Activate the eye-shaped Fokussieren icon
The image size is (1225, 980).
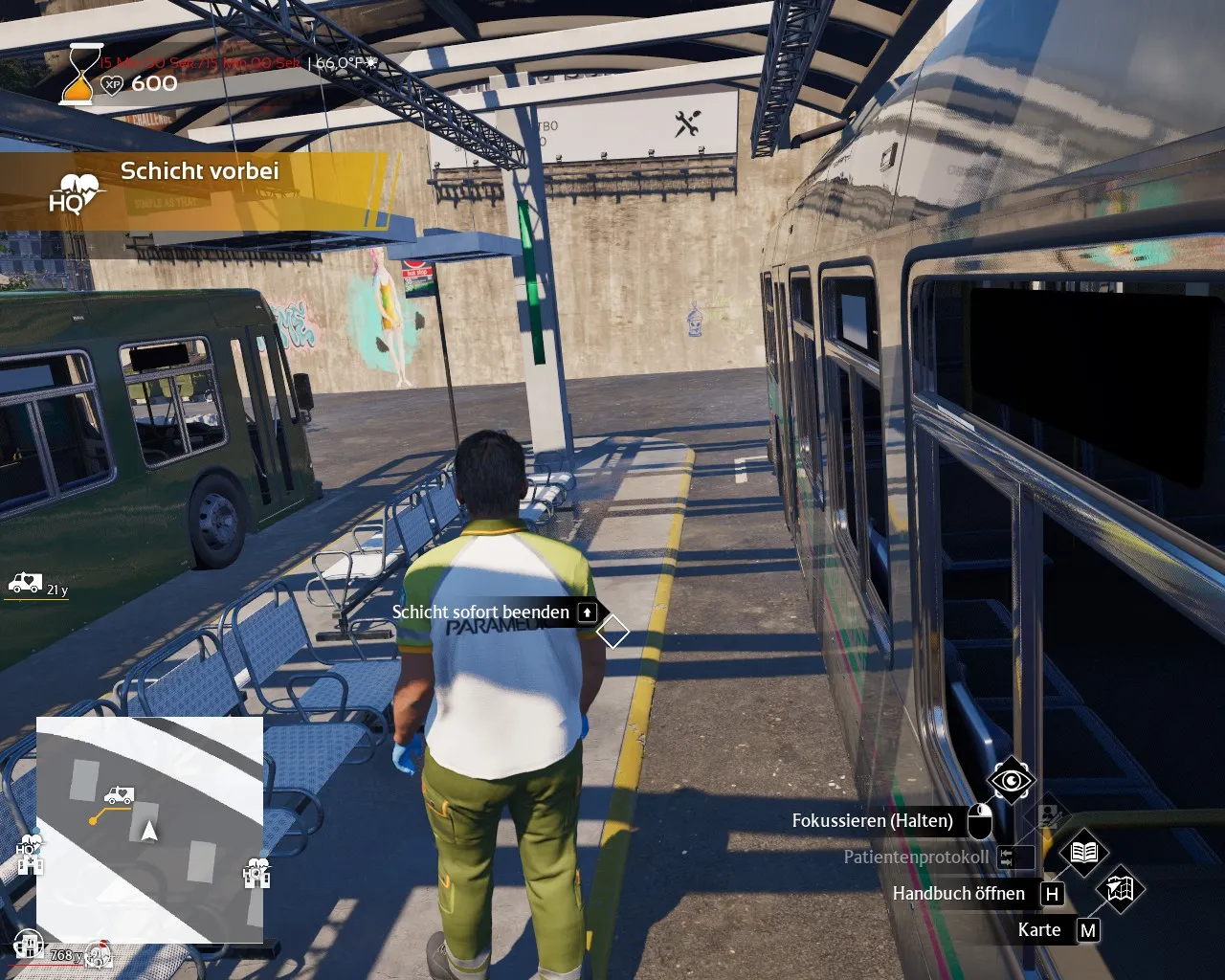pyautogui.click(x=1011, y=781)
